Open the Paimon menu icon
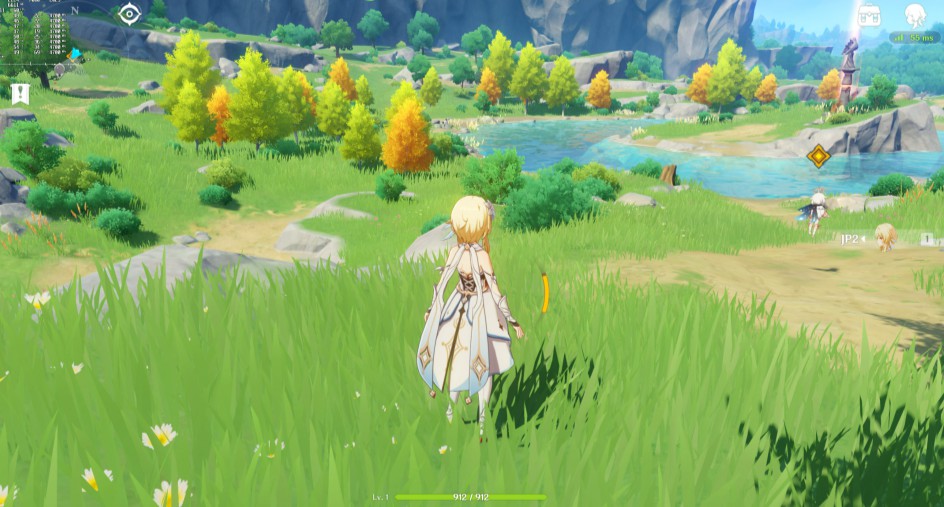Viewport: 944px width, 507px height. pyautogui.click(x=914, y=14)
